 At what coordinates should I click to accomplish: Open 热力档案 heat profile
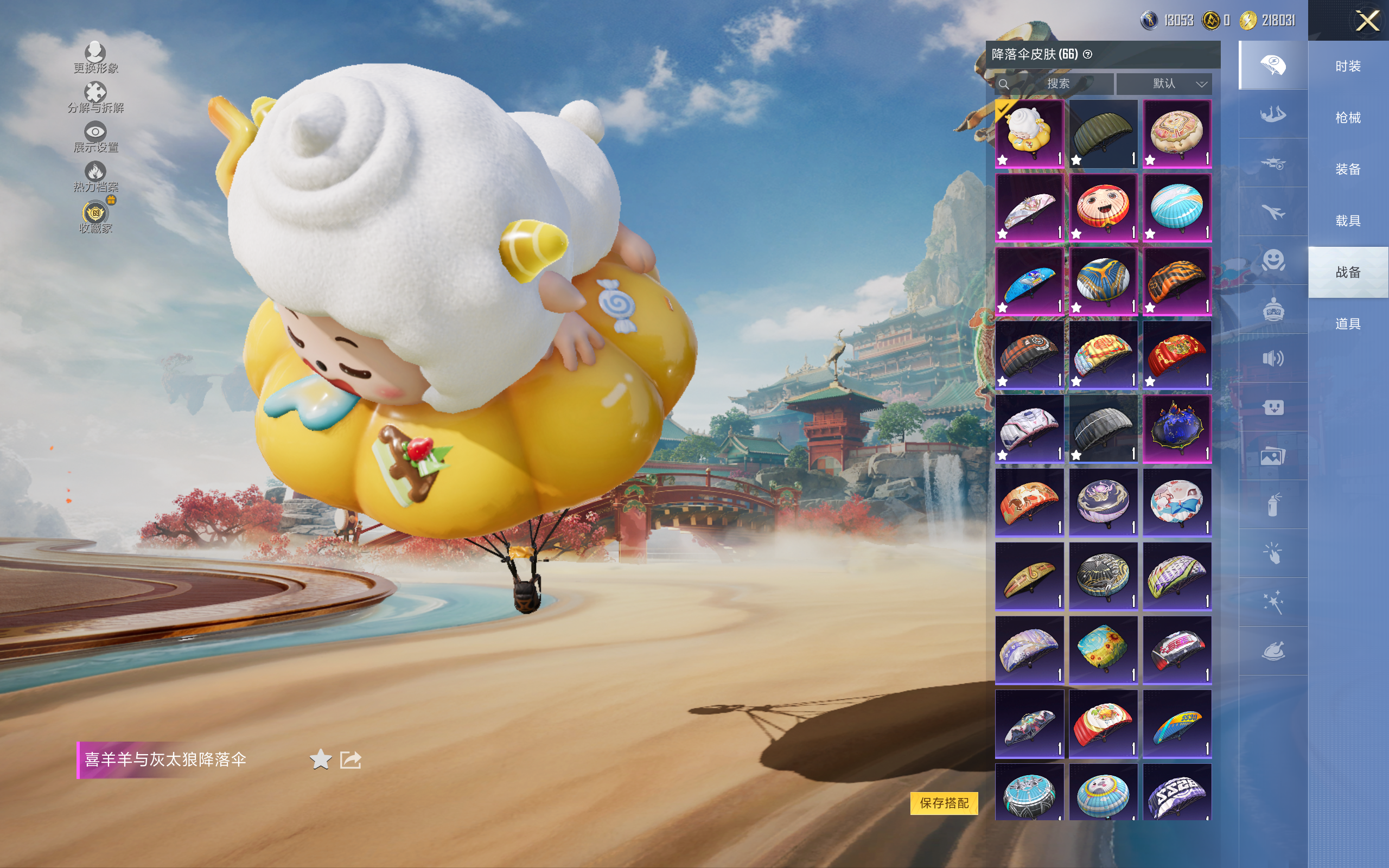[95, 176]
